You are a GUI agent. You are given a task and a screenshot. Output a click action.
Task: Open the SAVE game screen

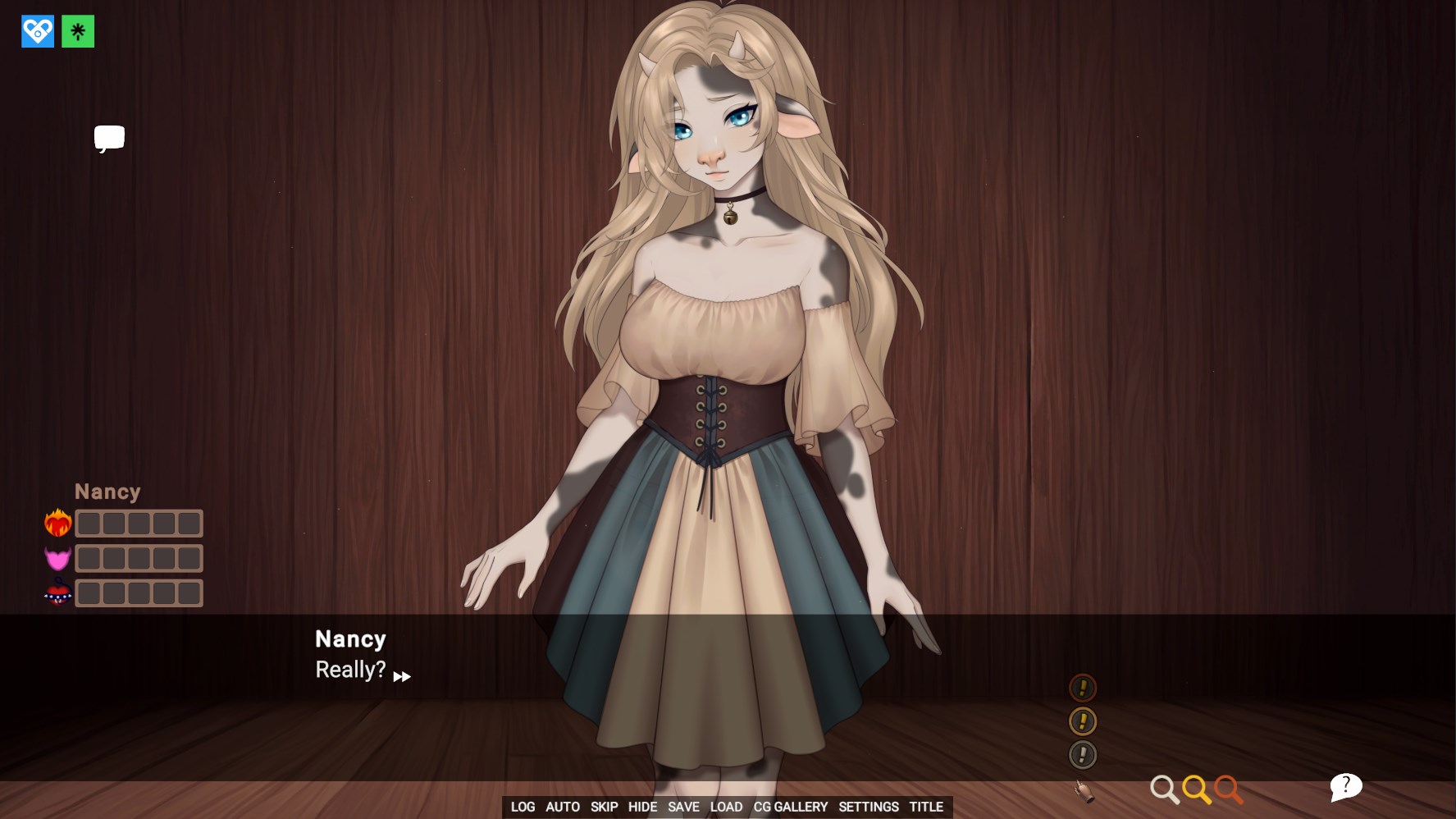pos(683,807)
